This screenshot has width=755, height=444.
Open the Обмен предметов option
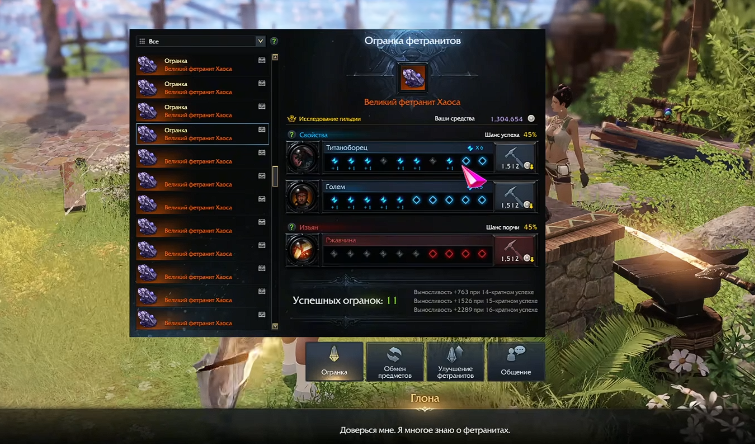pos(394,361)
